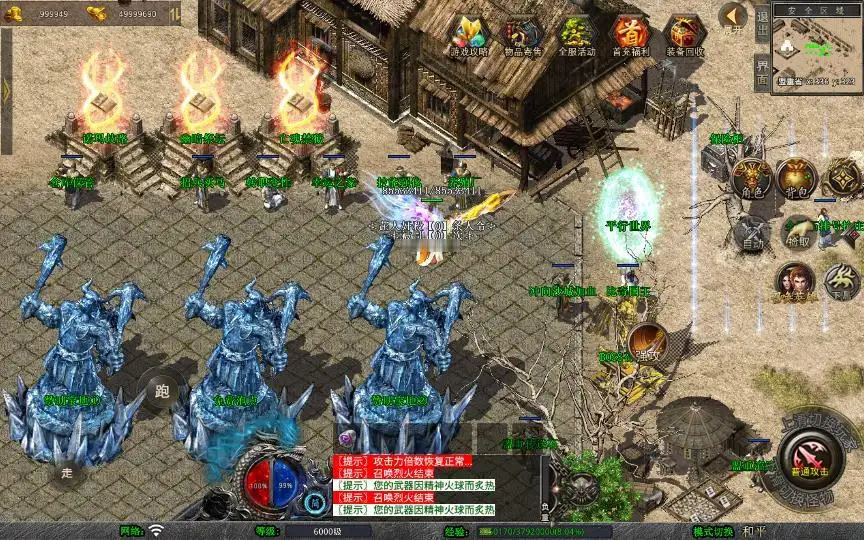Toggle 自动 auto-combat
The height and width of the screenshot is (540, 864).
click(750, 233)
